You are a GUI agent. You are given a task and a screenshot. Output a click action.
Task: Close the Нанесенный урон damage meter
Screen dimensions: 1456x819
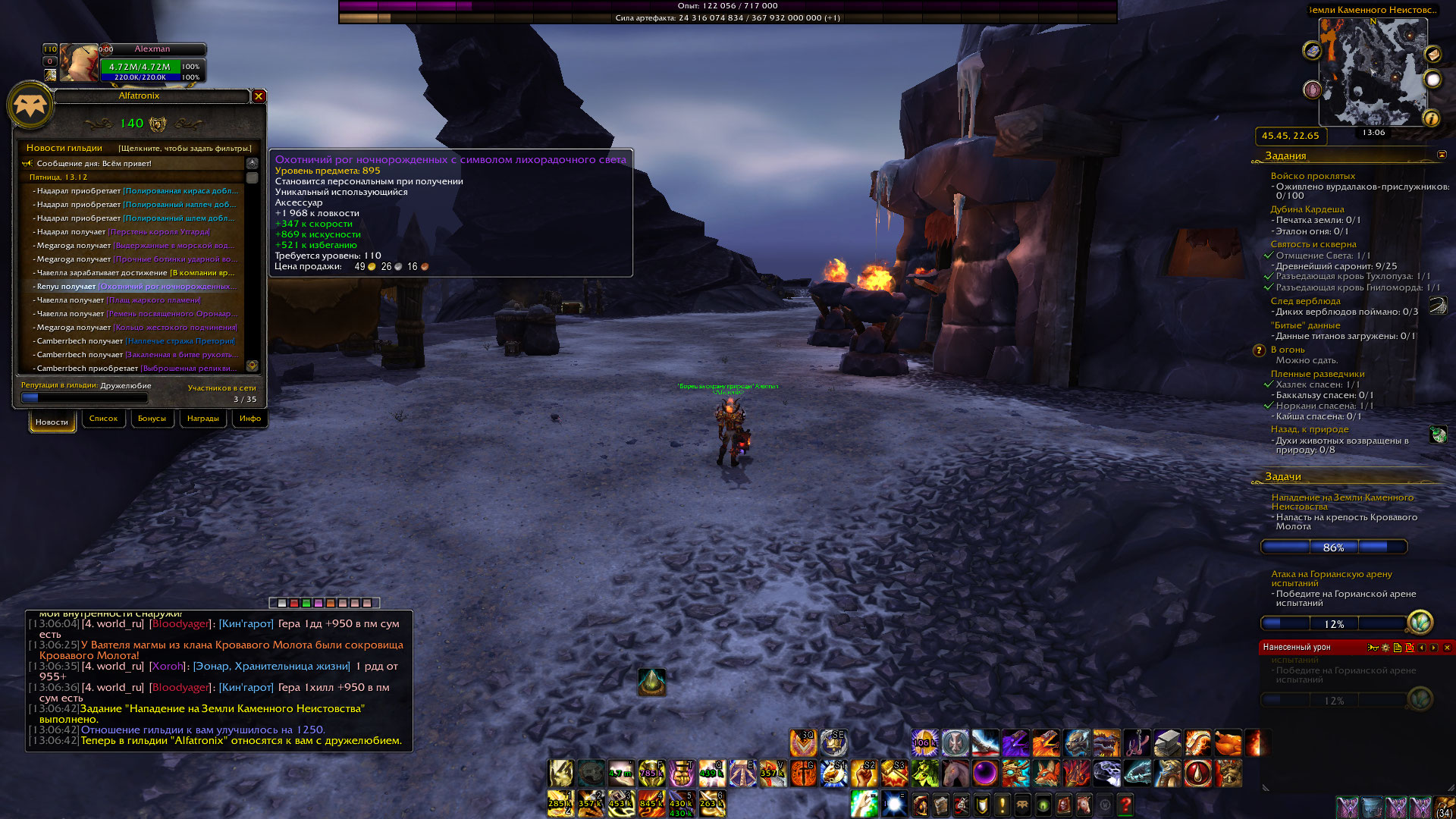[1447, 648]
